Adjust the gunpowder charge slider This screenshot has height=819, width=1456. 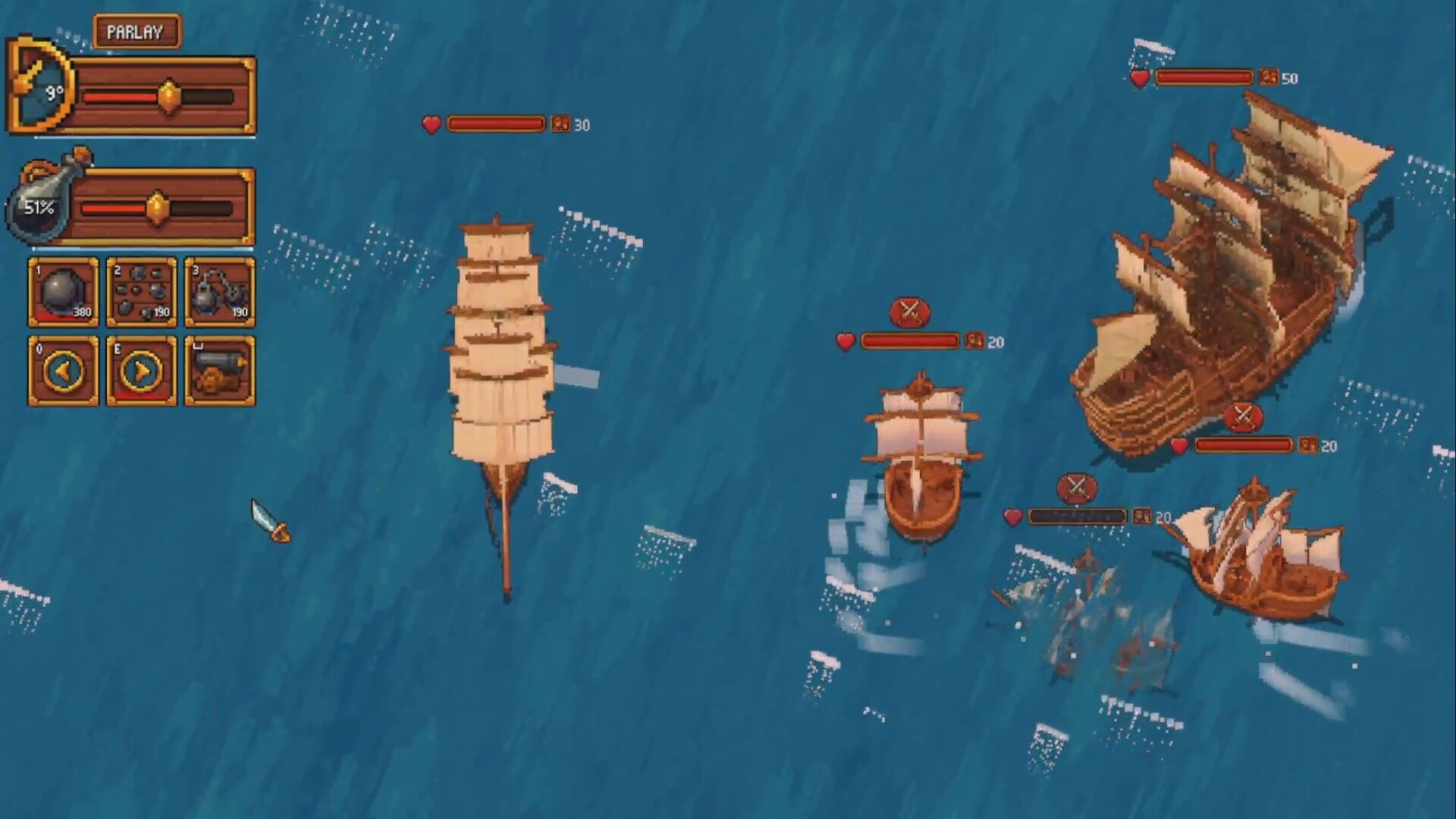click(x=157, y=208)
